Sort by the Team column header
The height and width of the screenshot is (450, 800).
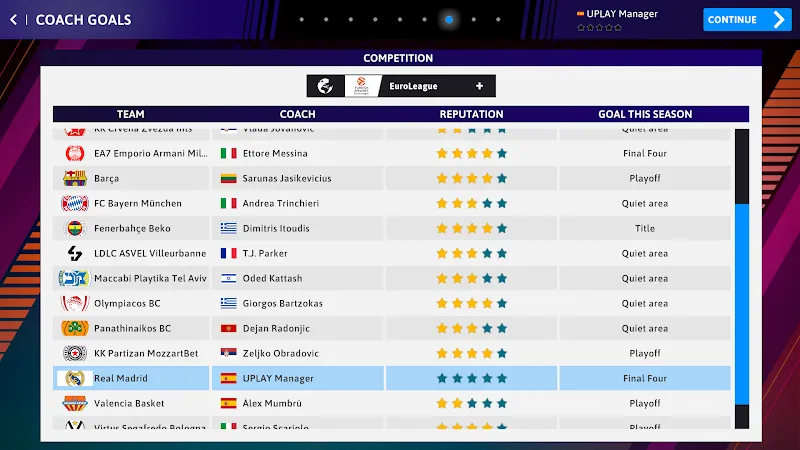pyautogui.click(x=130, y=114)
